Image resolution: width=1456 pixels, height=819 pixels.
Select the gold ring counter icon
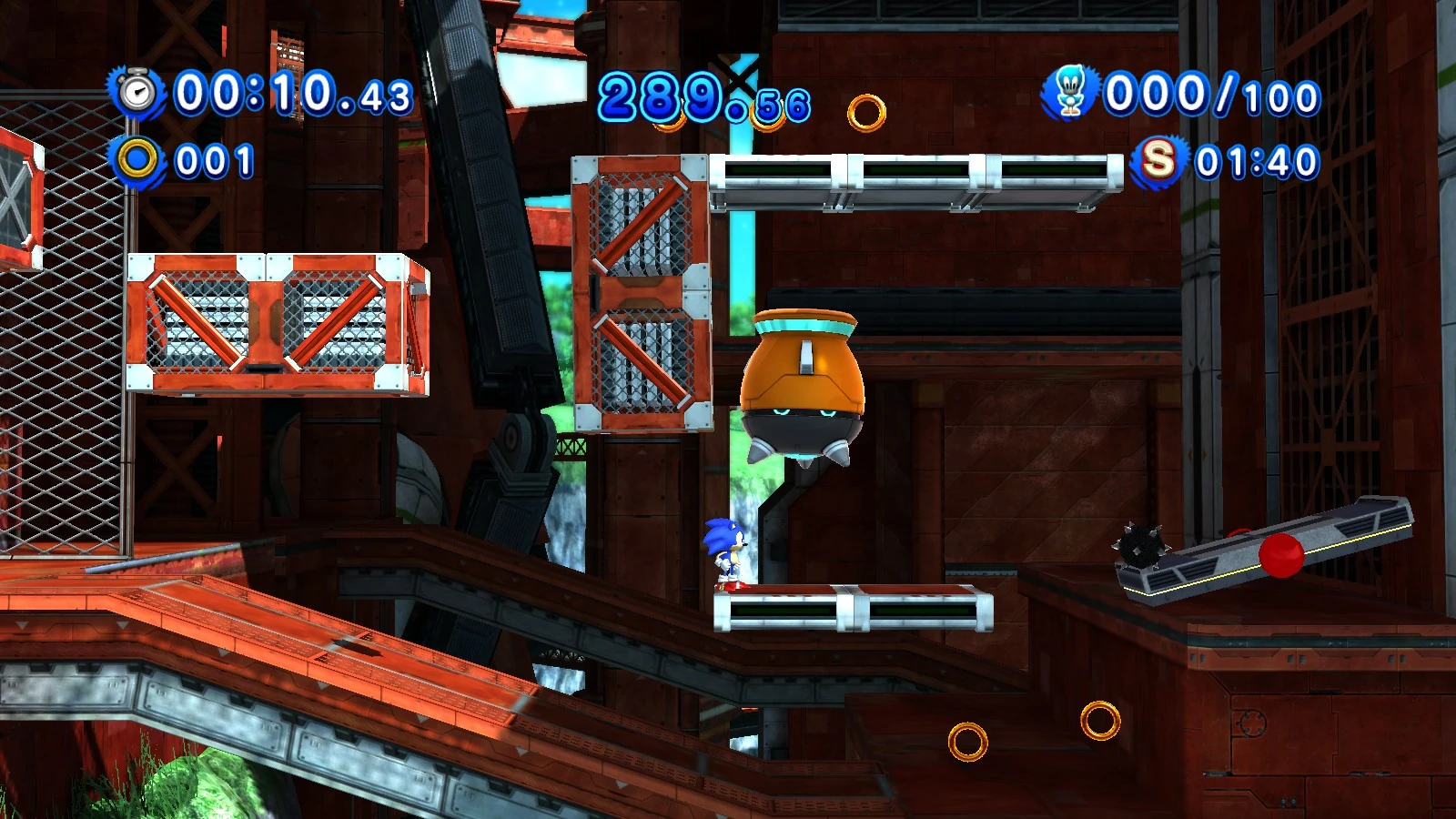[136, 160]
